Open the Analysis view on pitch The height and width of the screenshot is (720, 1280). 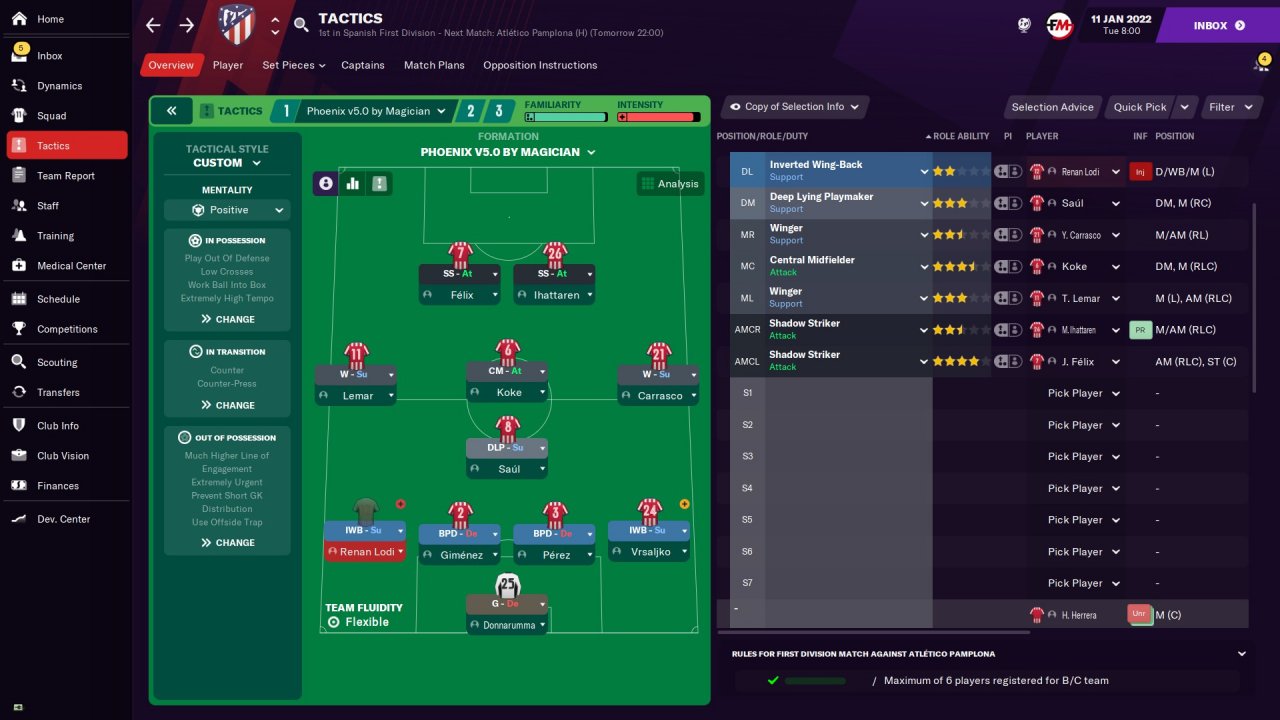pos(670,184)
